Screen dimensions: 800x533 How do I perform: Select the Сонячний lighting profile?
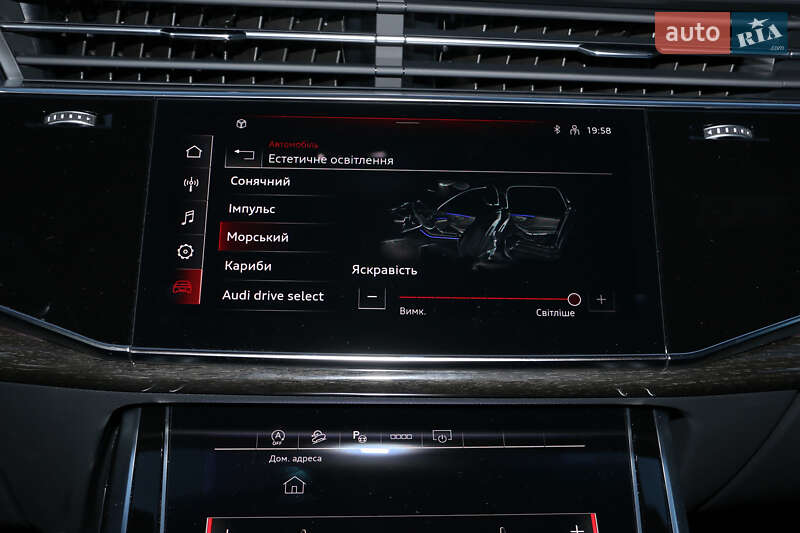click(x=260, y=181)
